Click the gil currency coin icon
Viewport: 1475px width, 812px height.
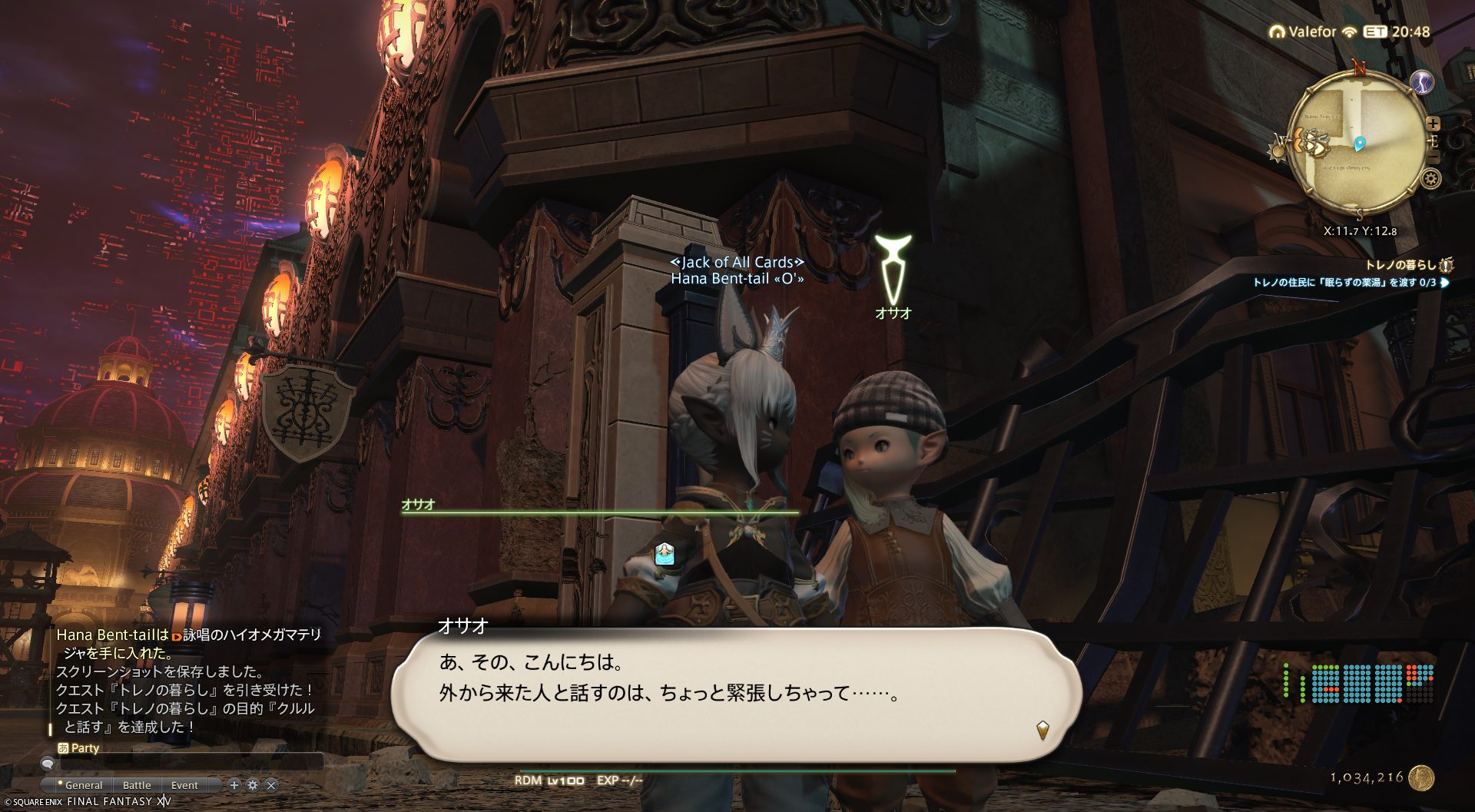point(1421,777)
